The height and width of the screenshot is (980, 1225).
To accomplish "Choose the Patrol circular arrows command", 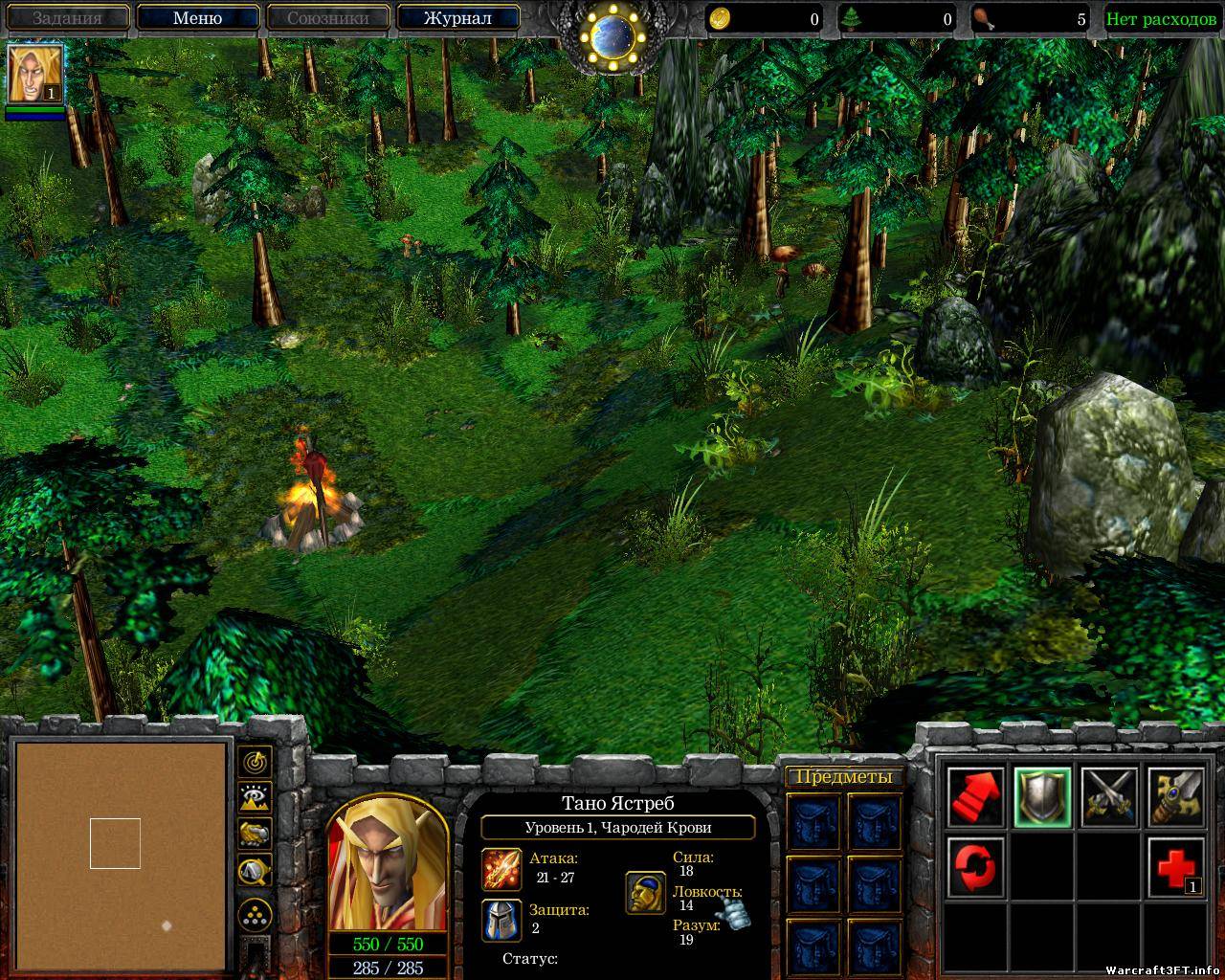I will tap(976, 864).
